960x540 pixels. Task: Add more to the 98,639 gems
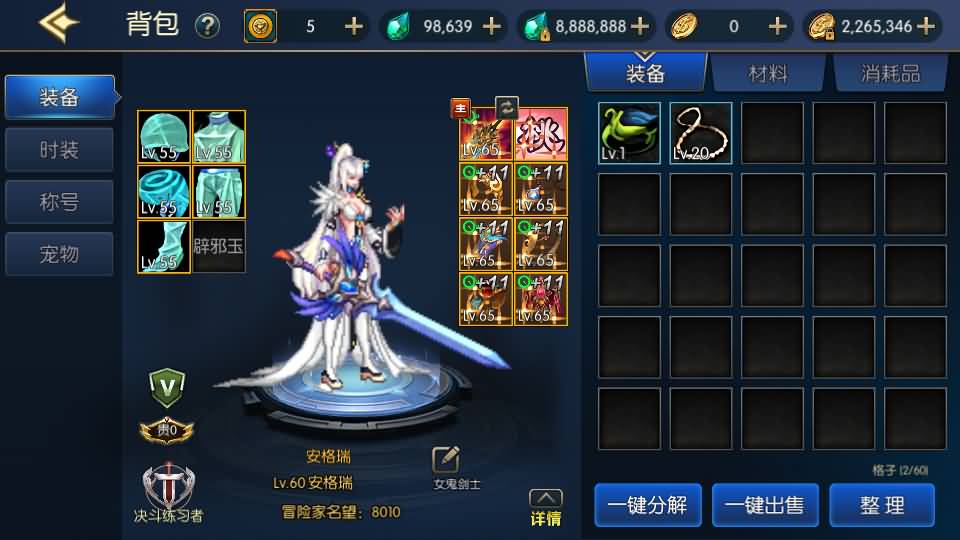pyautogui.click(x=492, y=26)
